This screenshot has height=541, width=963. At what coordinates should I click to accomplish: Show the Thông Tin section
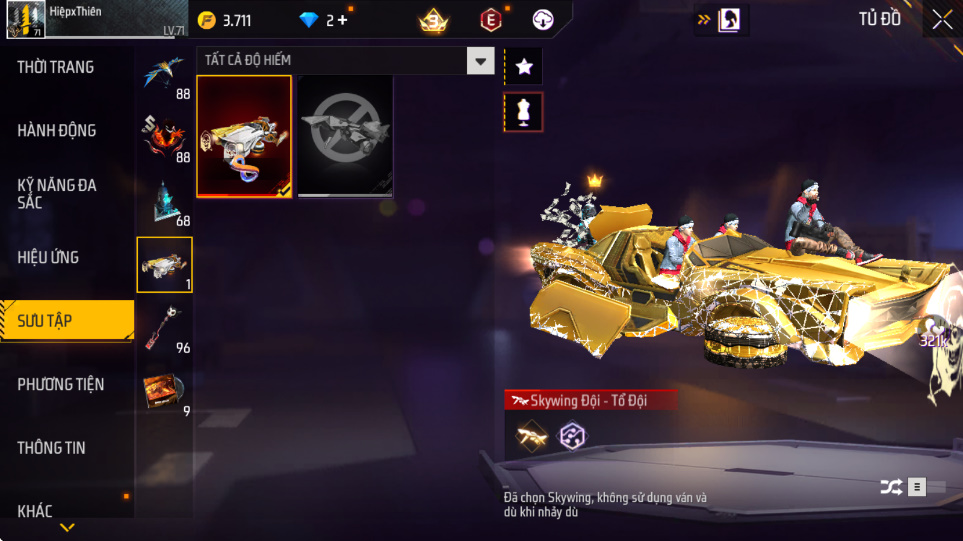(x=51, y=448)
